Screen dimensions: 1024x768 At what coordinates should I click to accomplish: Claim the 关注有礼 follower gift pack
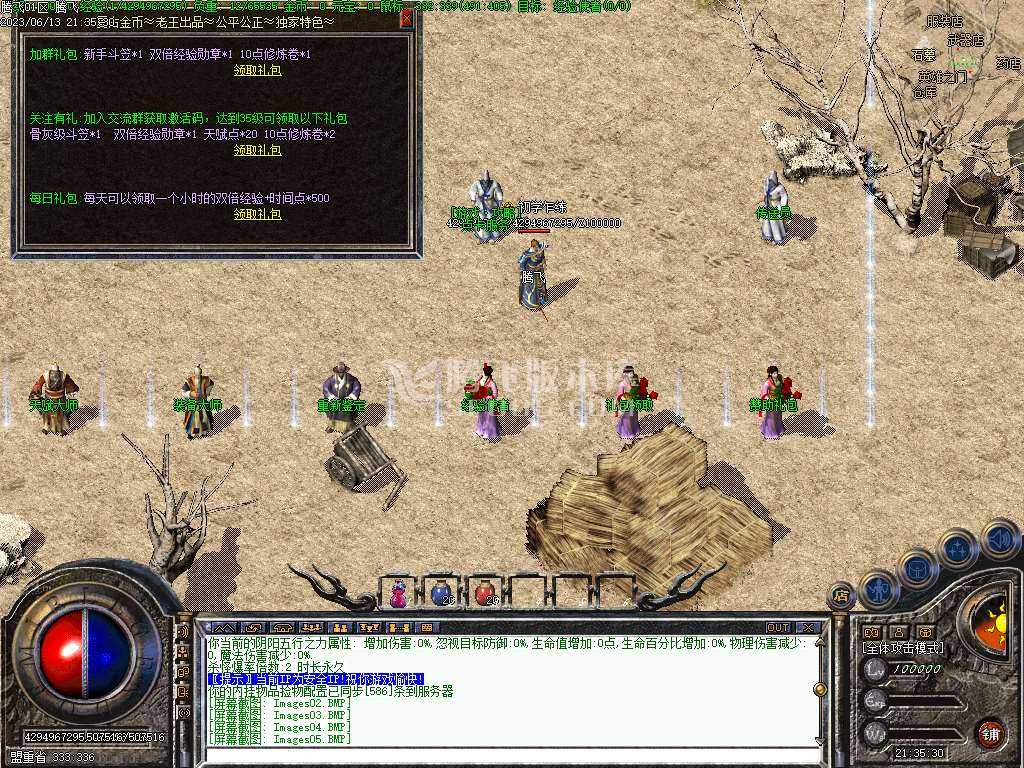pyautogui.click(x=257, y=150)
